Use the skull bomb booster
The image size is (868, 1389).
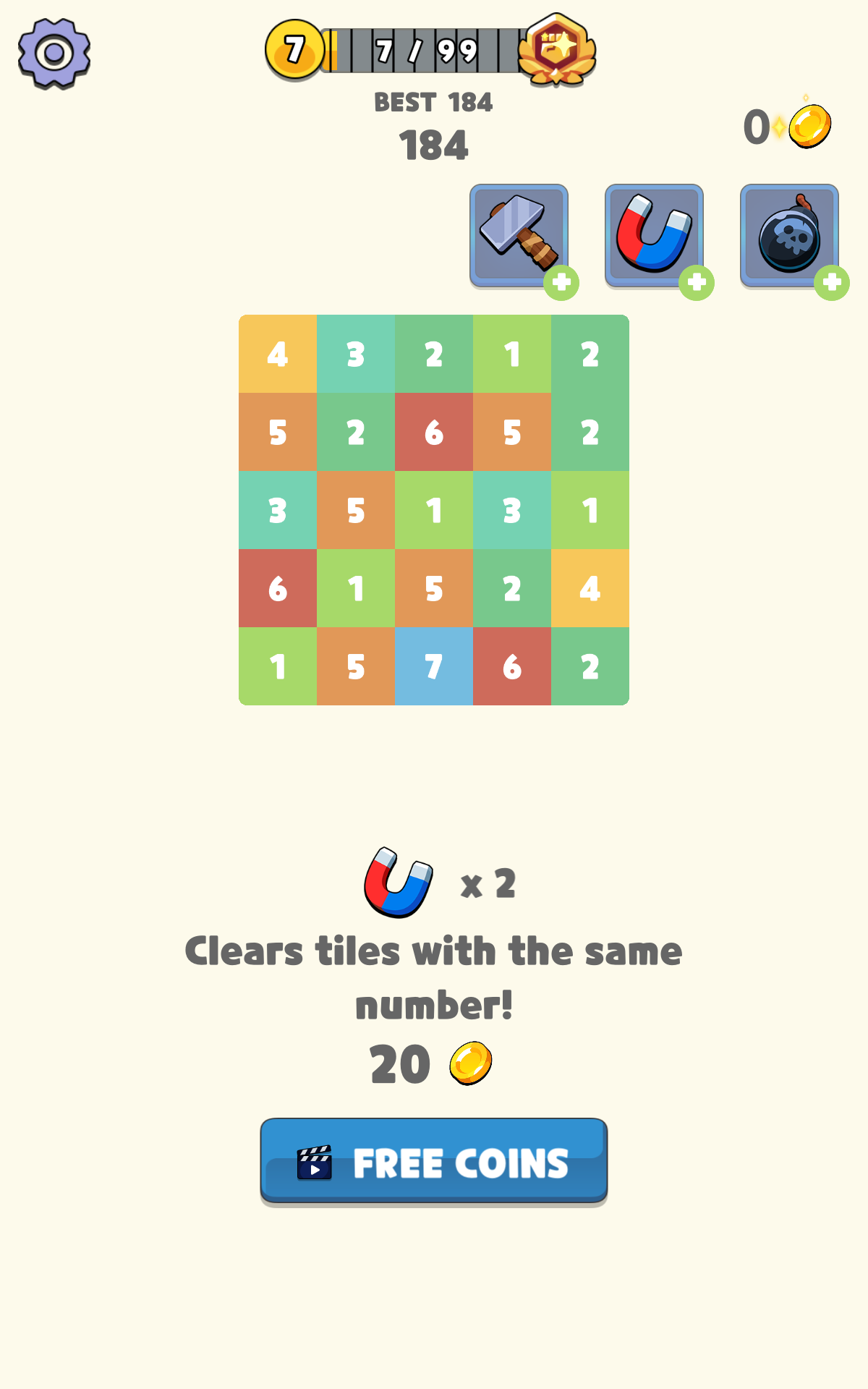click(789, 235)
